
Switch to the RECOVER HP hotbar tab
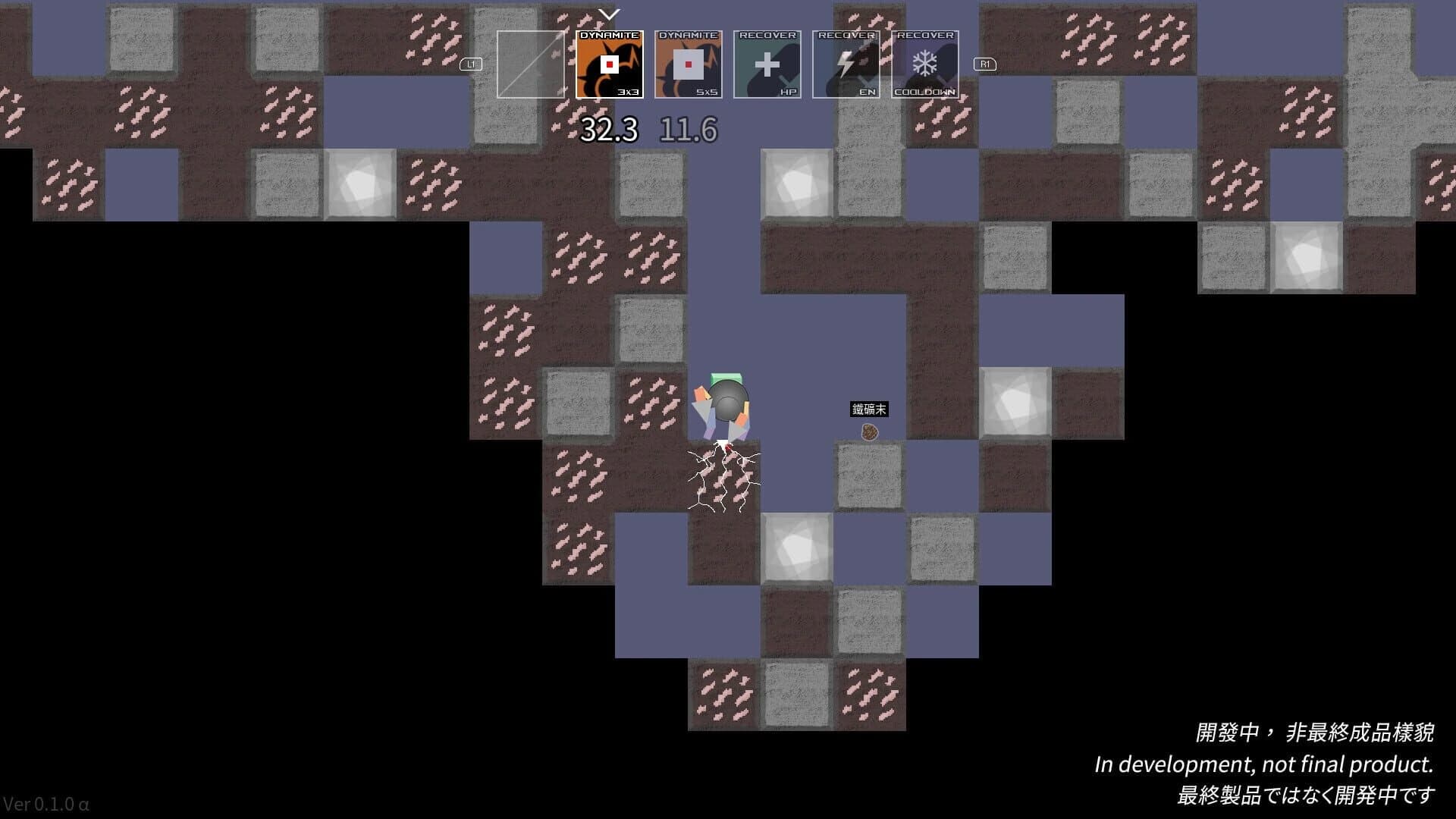click(x=767, y=64)
